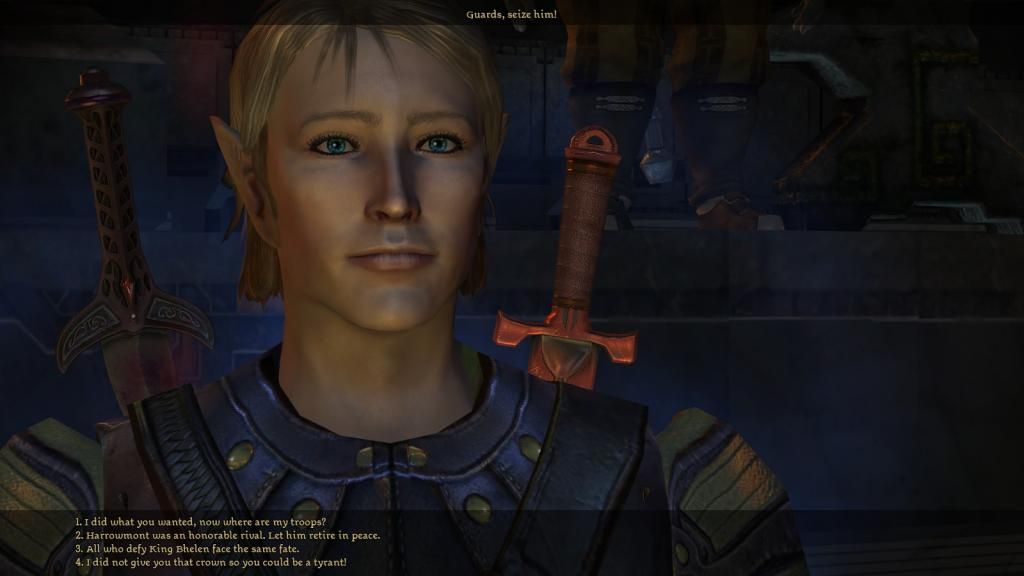Choose reply "I did what you wanted, now where are my troops?"
Screen dimensions: 1024x576
tap(200, 522)
